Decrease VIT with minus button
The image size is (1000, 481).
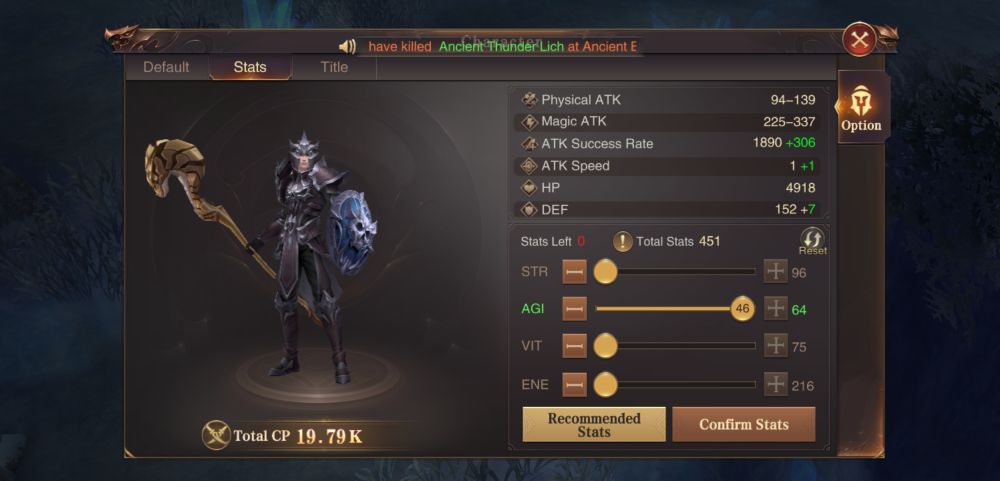tap(574, 346)
